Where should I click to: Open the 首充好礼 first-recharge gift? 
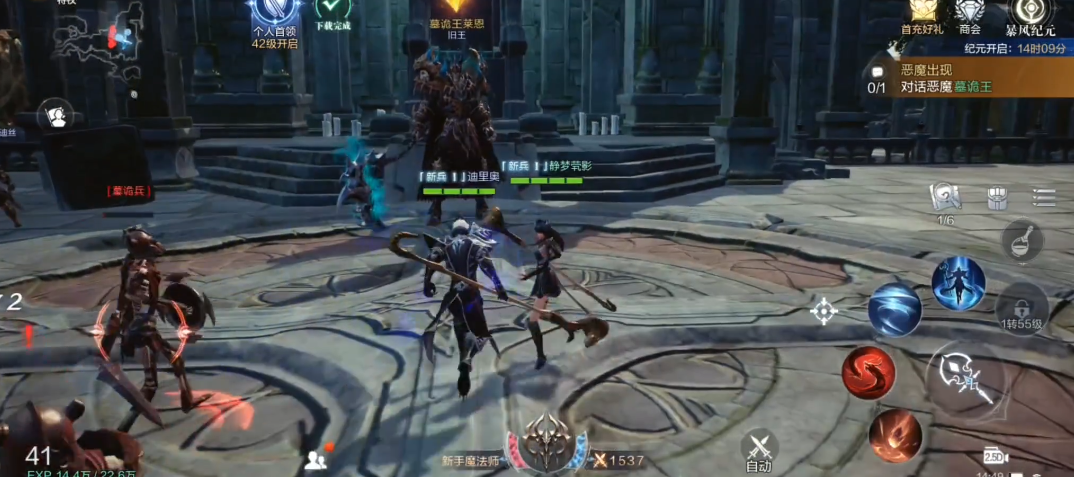point(922,14)
